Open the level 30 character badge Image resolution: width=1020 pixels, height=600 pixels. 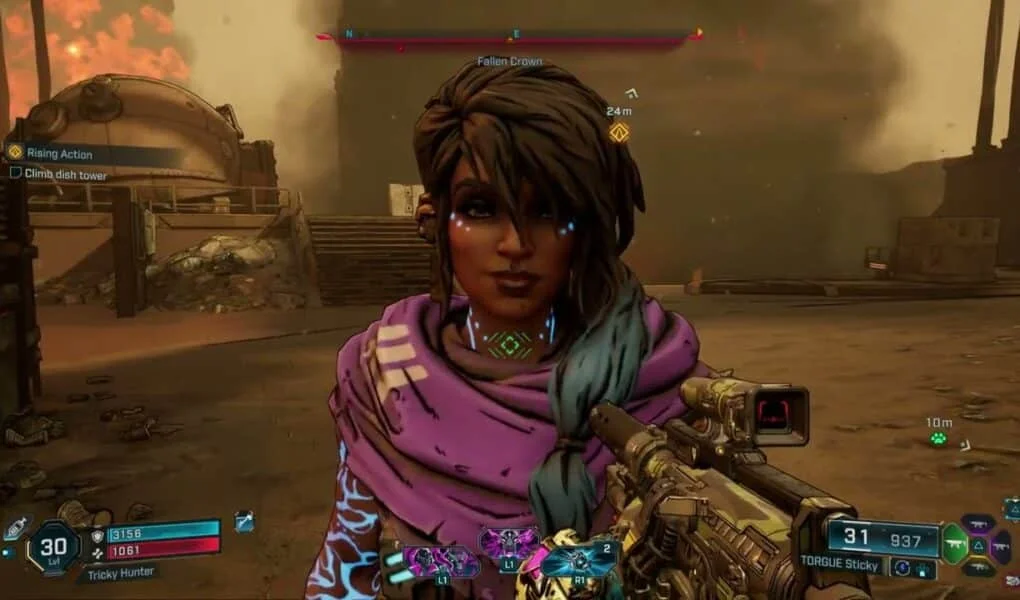point(55,547)
